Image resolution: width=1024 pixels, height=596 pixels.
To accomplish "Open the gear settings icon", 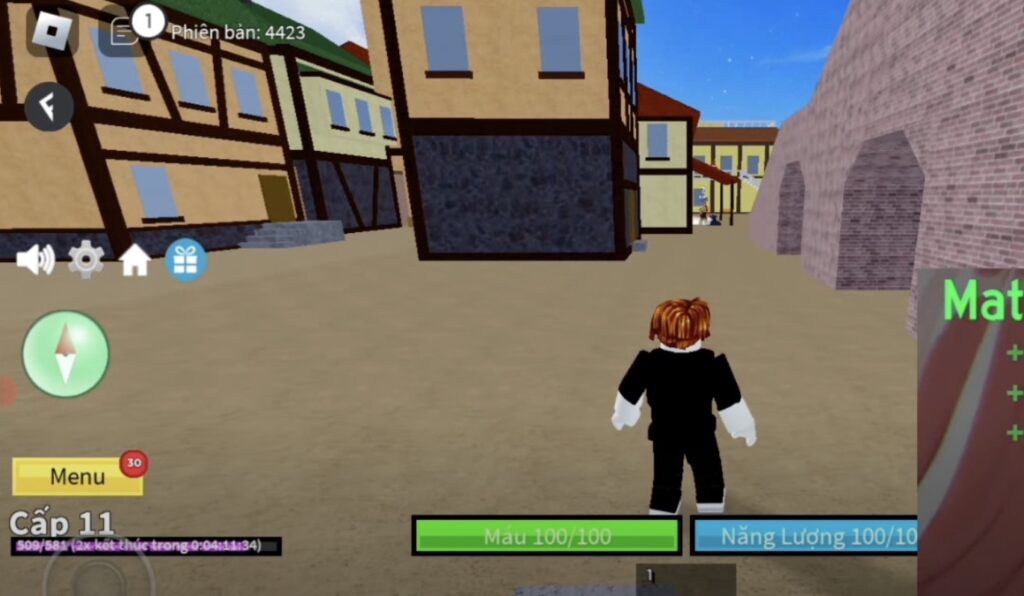I will click(x=86, y=260).
